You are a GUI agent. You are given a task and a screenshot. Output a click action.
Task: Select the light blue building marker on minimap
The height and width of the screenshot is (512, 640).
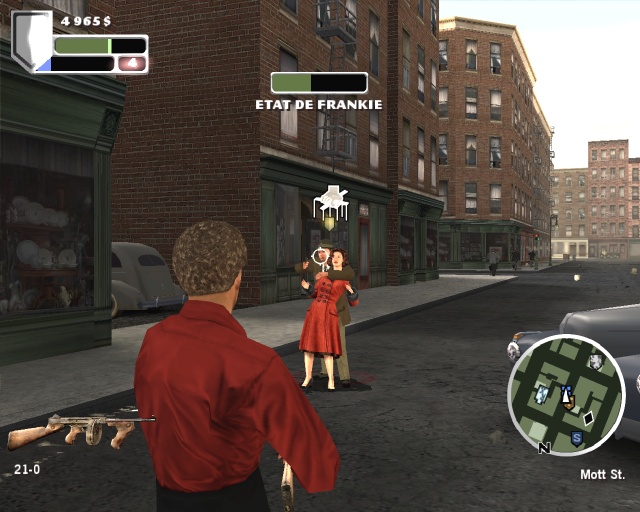tap(541, 395)
